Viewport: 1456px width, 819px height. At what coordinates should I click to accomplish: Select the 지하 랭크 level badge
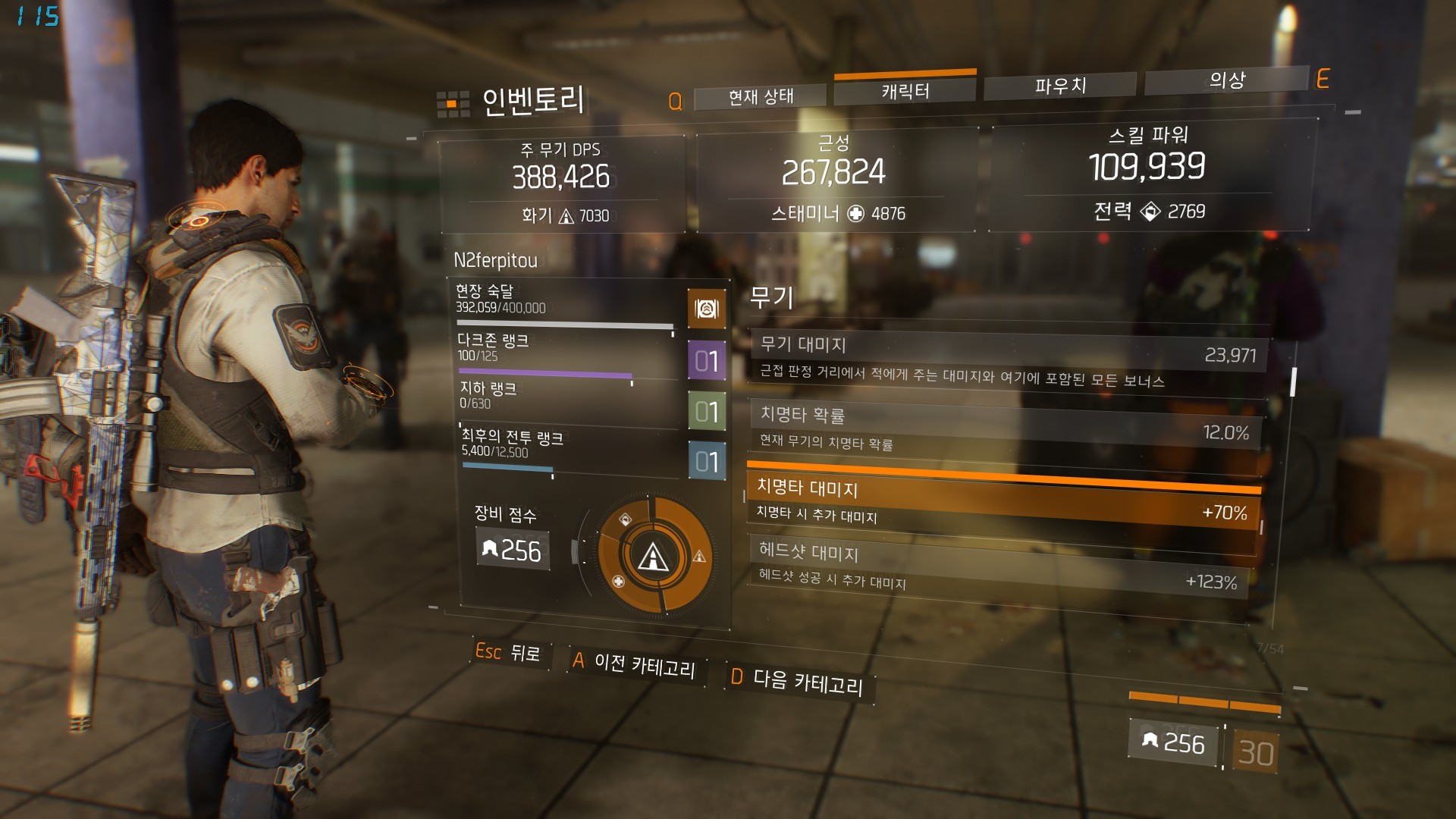pyautogui.click(x=707, y=411)
